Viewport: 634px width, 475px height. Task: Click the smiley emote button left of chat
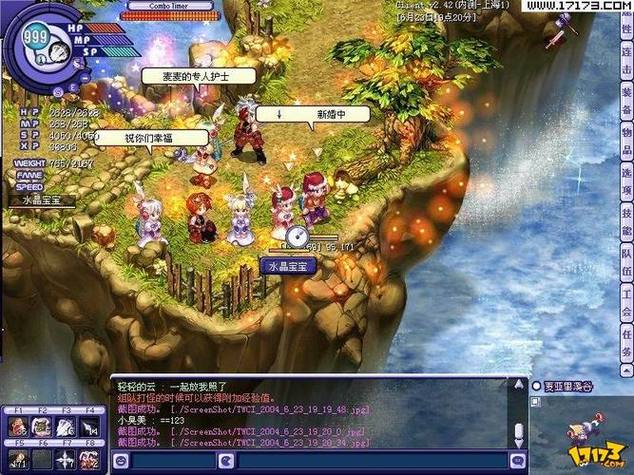(121, 461)
